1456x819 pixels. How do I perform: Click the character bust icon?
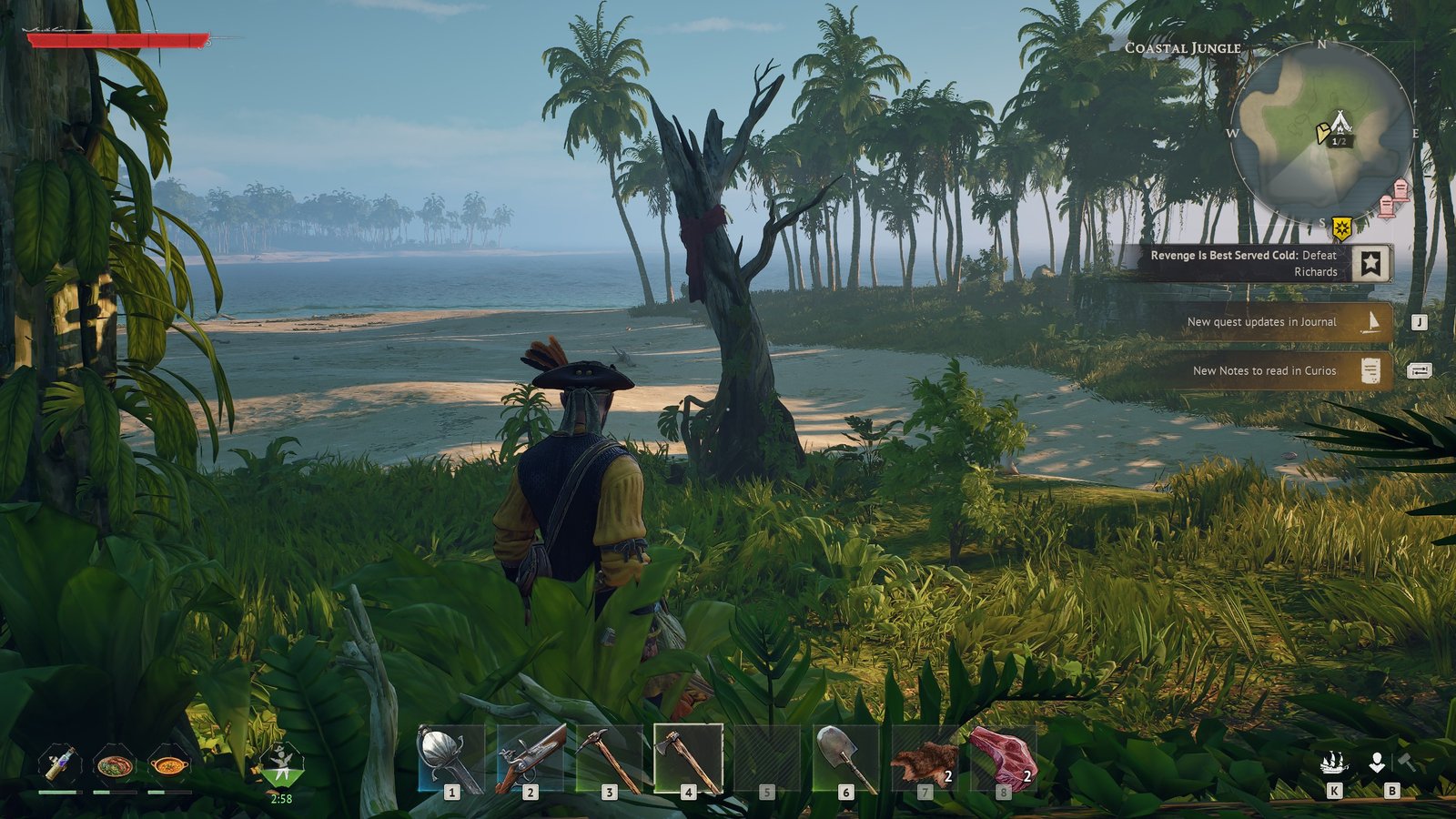pyautogui.click(x=1377, y=763)
